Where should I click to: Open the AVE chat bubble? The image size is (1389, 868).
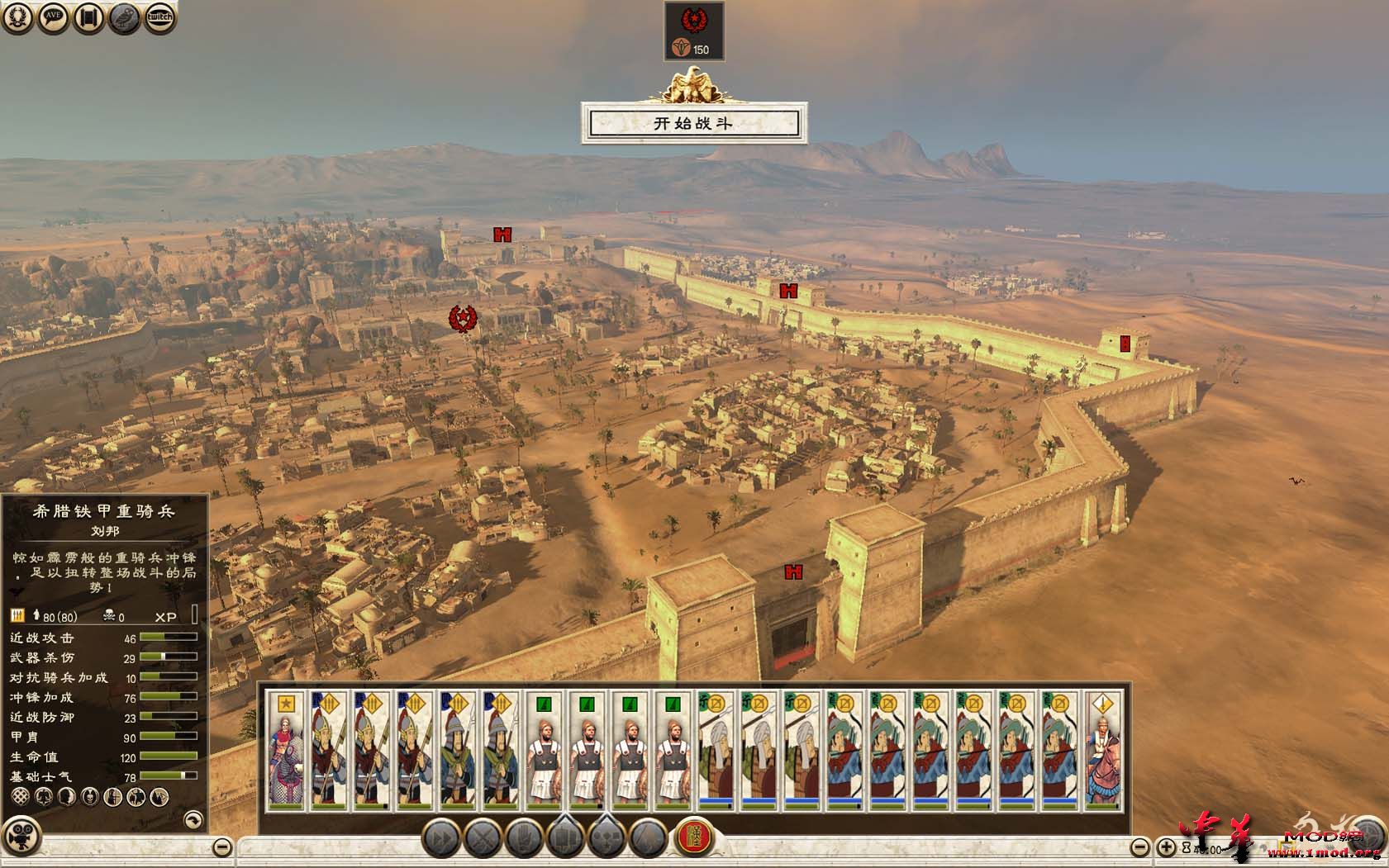tap(53, 17)
